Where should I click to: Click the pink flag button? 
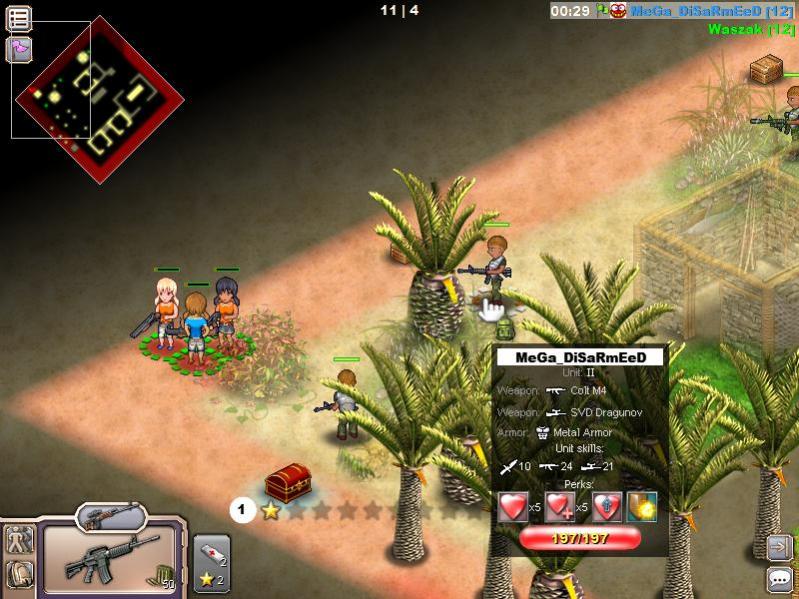[x=18, y=49]
